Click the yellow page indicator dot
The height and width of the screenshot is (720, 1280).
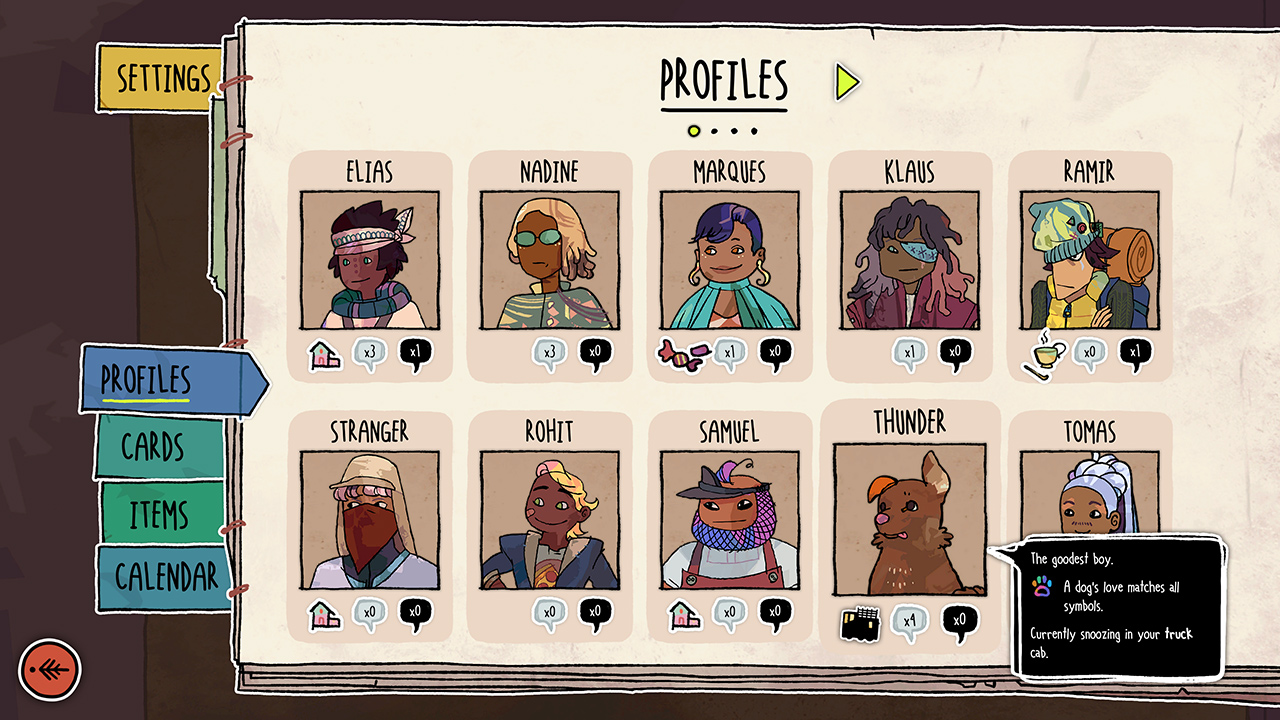[x=692, y=128]
